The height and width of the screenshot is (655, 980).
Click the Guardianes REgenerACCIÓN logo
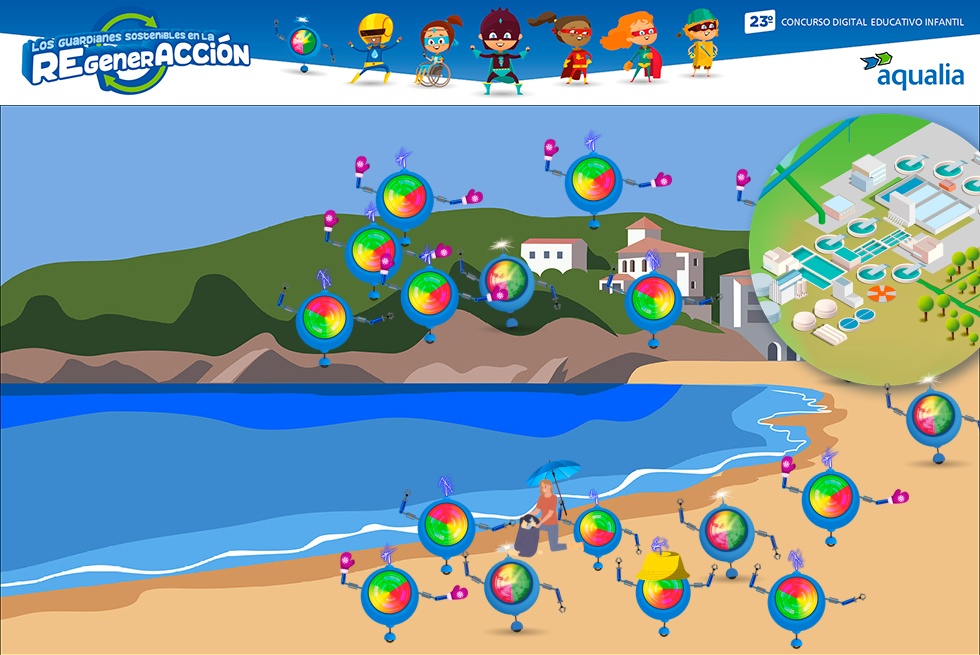pyautogui.click(x=138, y=55)
